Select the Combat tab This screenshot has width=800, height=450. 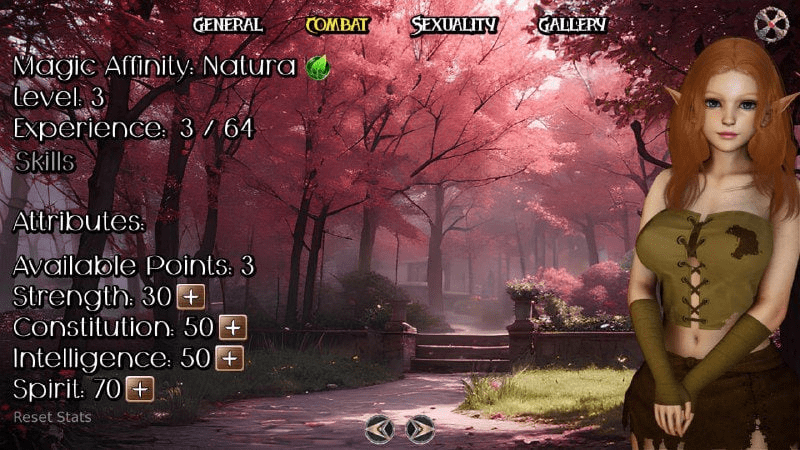coord(337,25)
